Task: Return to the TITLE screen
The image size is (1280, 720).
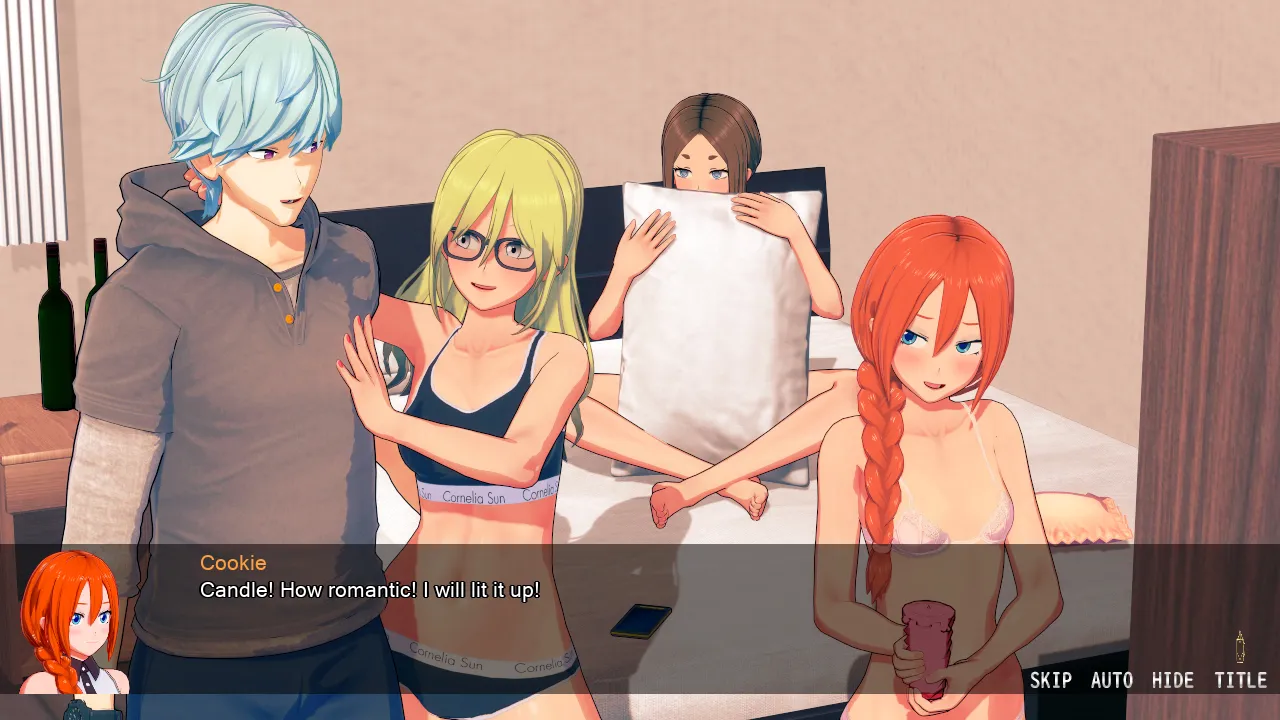Action: click(1240, 681)
